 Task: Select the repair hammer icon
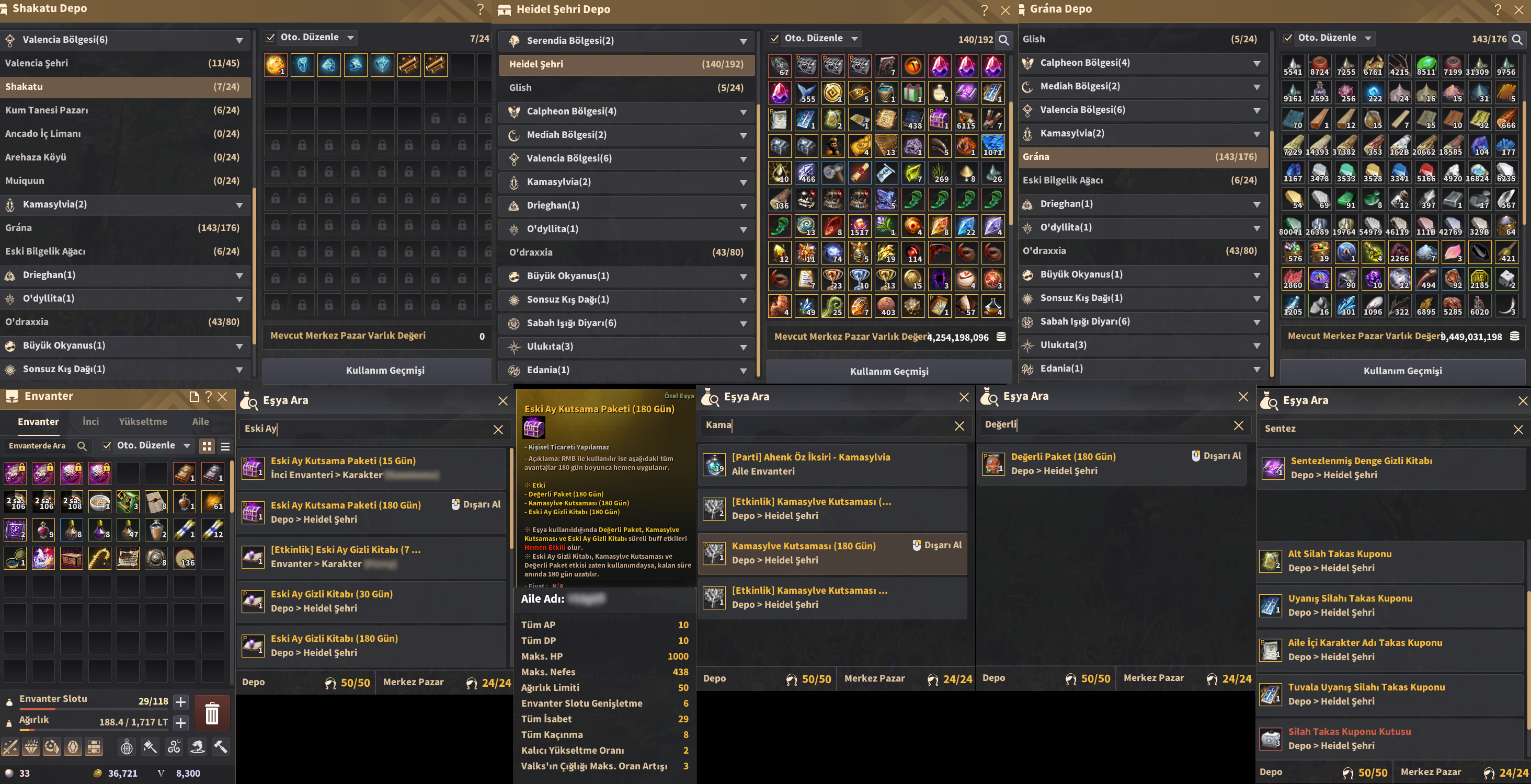pyautogui.click(x=221, y=746)
